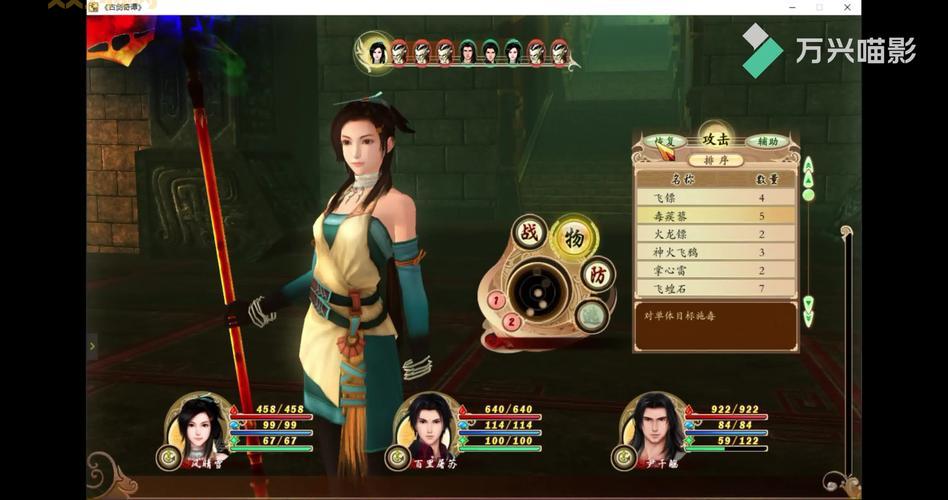Select the 神火飞鸦 item
948x500 pixels.
point(715,252)
